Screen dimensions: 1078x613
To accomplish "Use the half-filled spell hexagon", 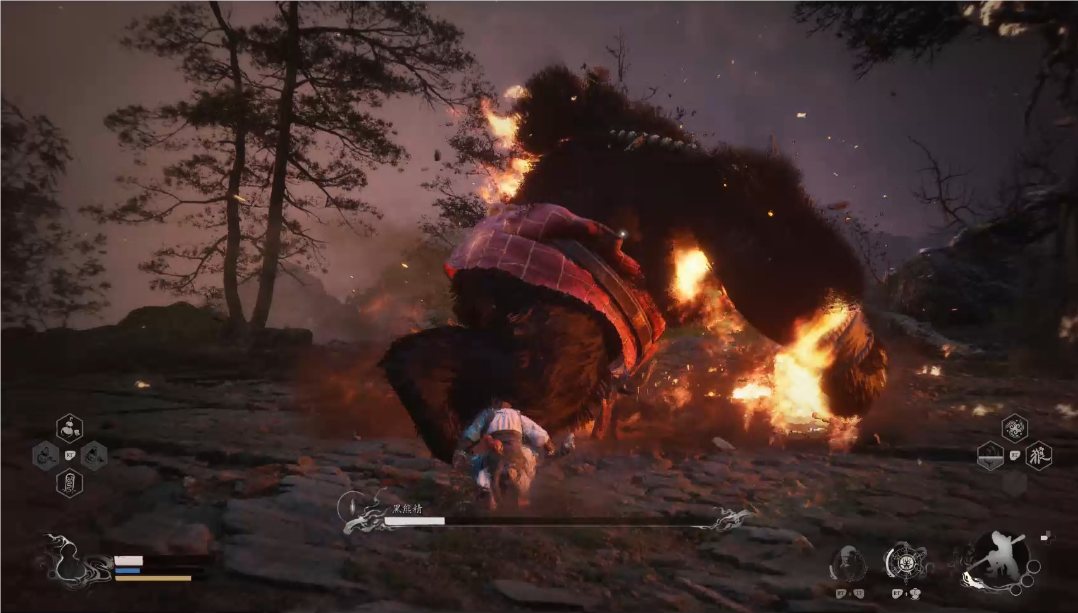I will (990, 456).
